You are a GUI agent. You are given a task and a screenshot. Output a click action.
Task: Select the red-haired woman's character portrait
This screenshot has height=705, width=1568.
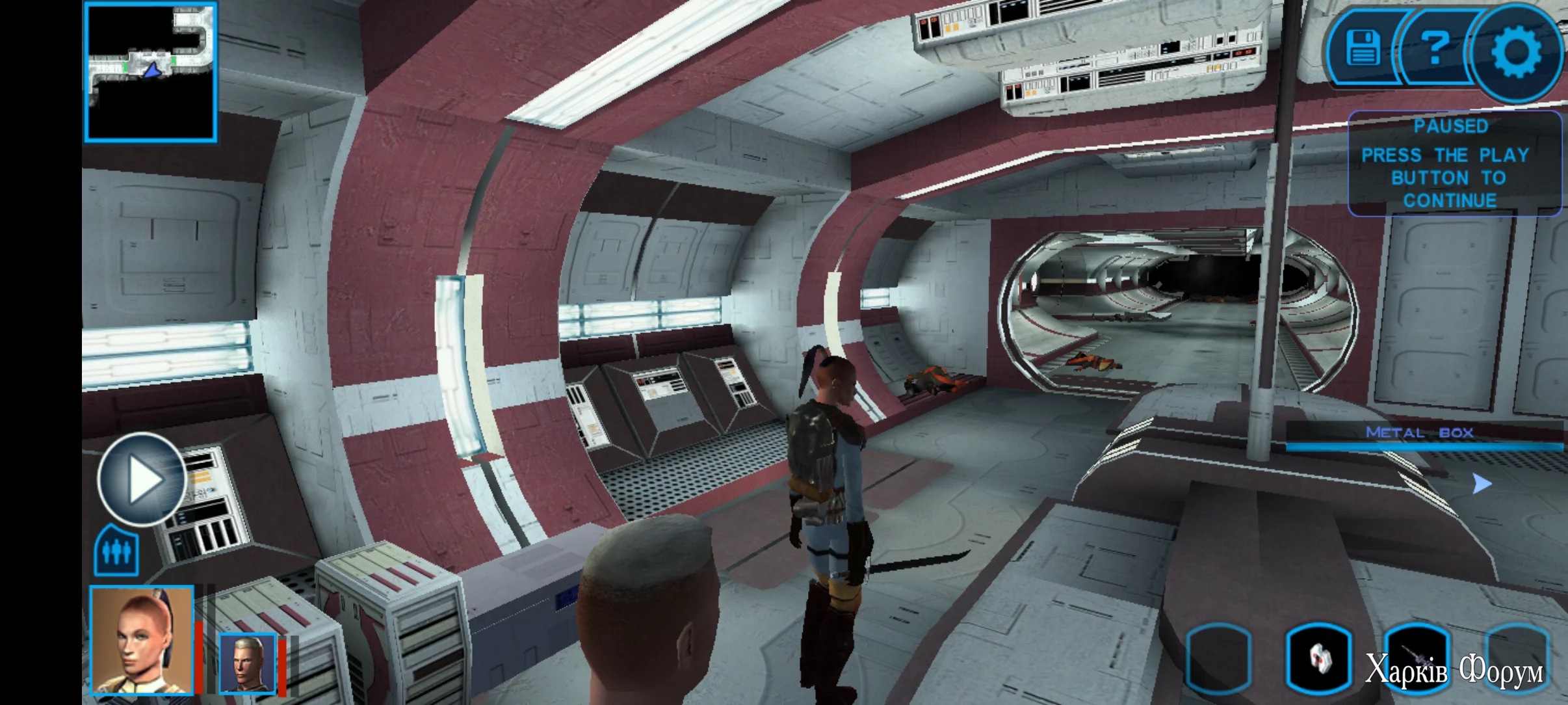pos(142,640)
